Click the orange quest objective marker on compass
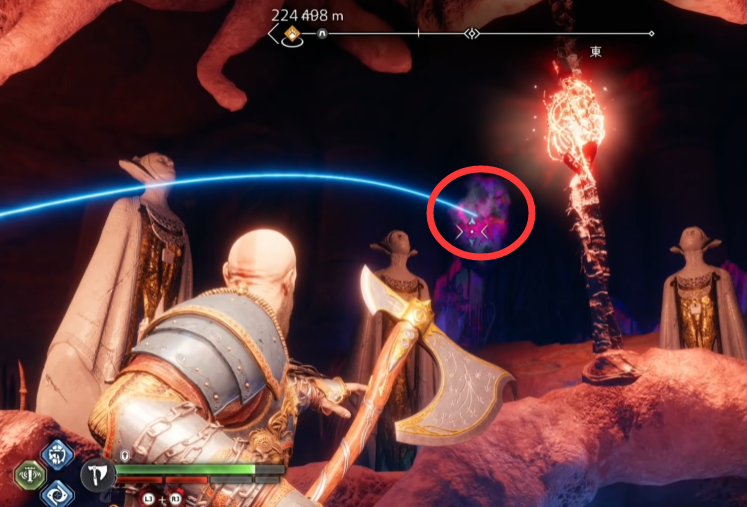Viewport: 747px width, 507px height. pos(292,34)
